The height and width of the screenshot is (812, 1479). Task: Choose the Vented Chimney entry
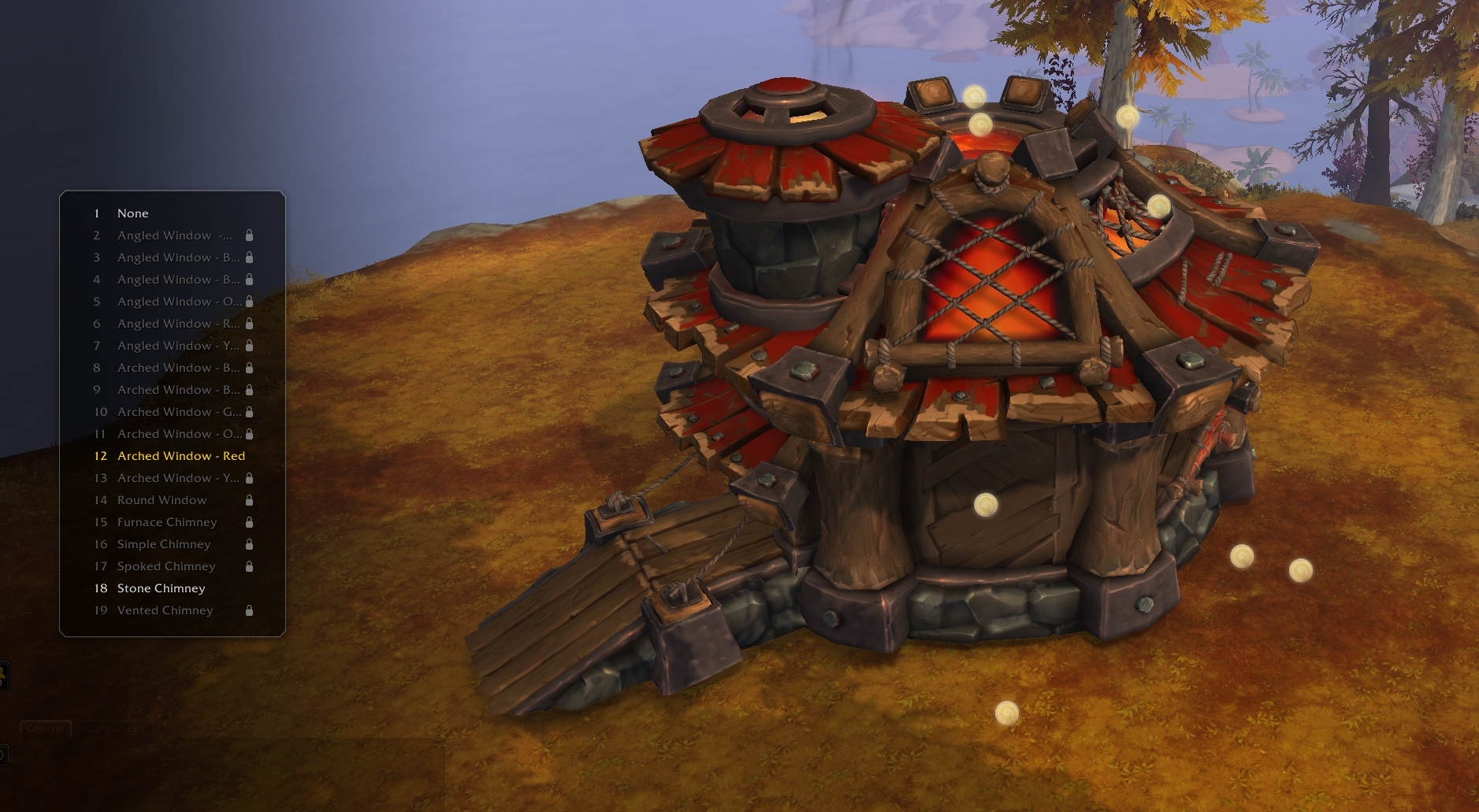[x=165, y=610]
